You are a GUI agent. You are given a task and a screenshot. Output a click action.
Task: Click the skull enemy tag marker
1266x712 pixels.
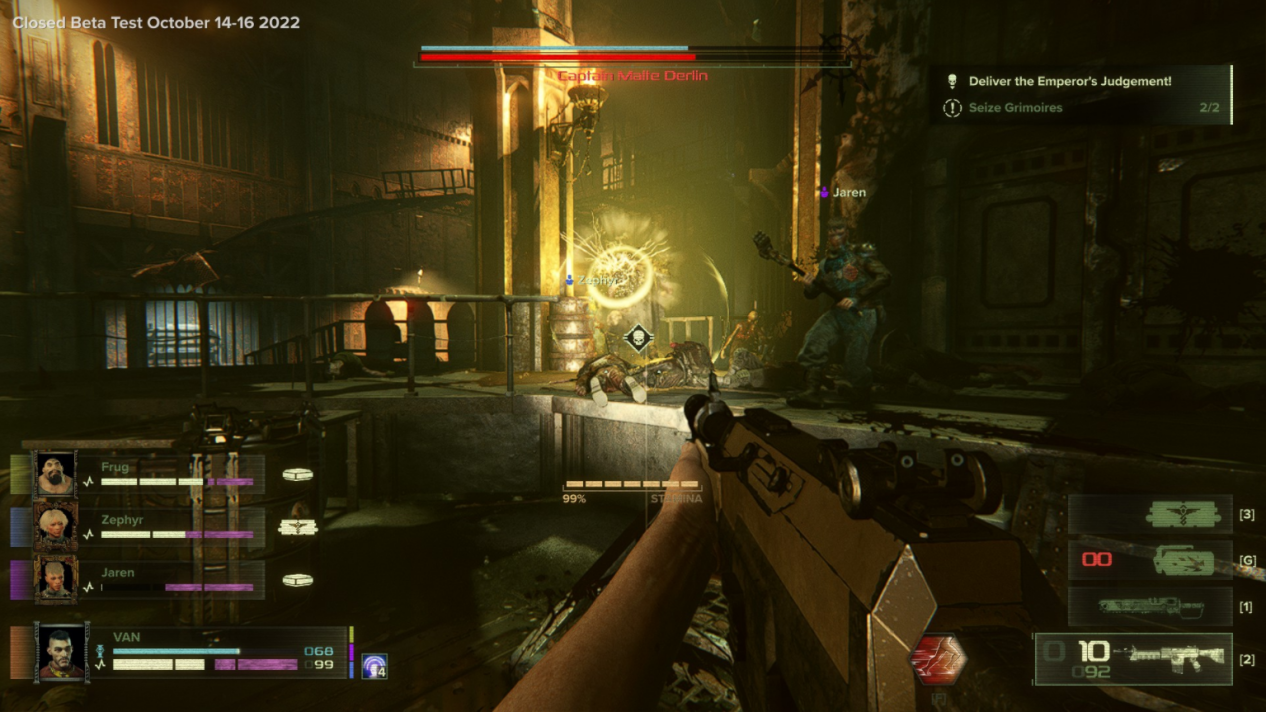[x=637, y=338]
